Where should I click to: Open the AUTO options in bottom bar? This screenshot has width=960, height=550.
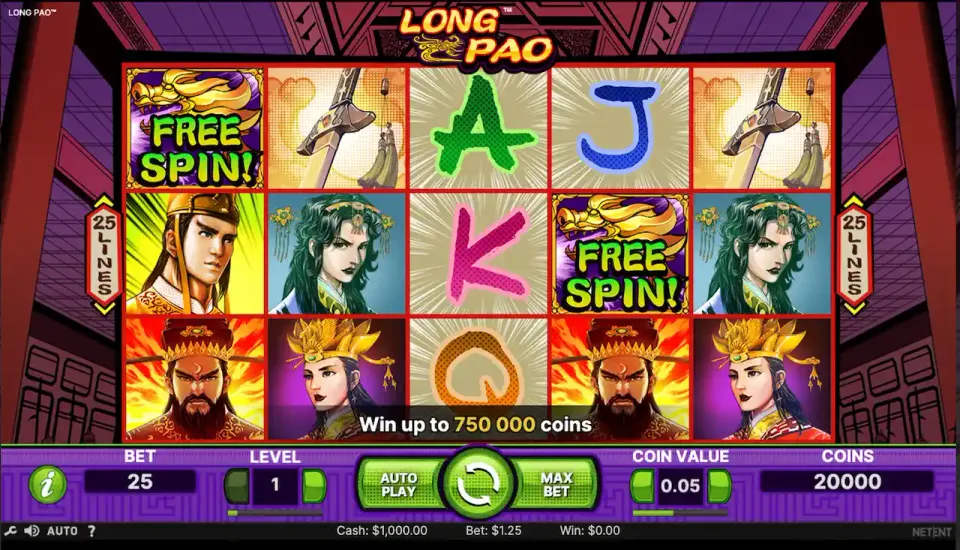click(62, 531)
